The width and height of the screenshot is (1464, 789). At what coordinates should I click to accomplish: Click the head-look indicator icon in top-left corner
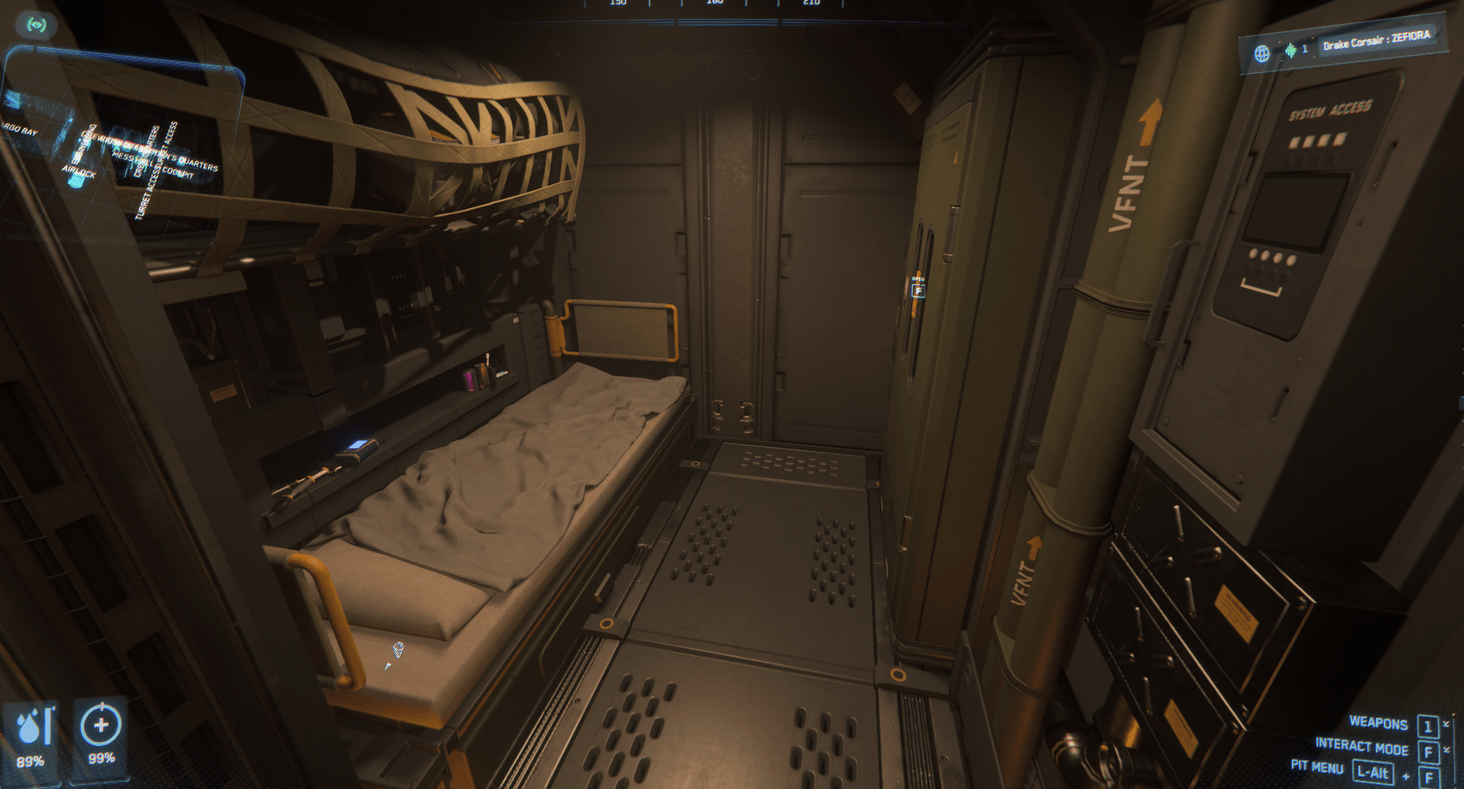point(36,24)
